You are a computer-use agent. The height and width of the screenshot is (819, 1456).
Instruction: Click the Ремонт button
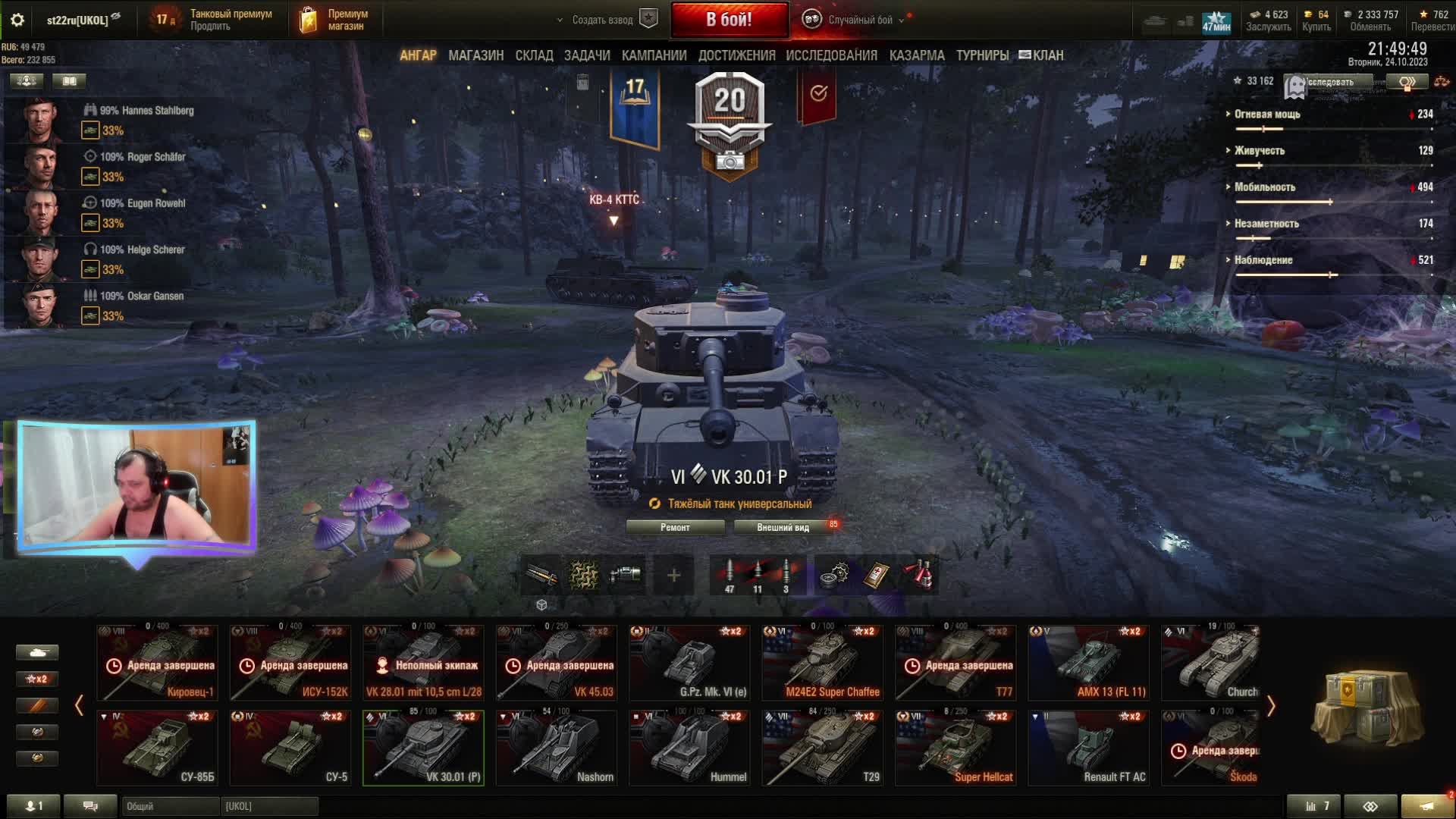coord(675,527)
